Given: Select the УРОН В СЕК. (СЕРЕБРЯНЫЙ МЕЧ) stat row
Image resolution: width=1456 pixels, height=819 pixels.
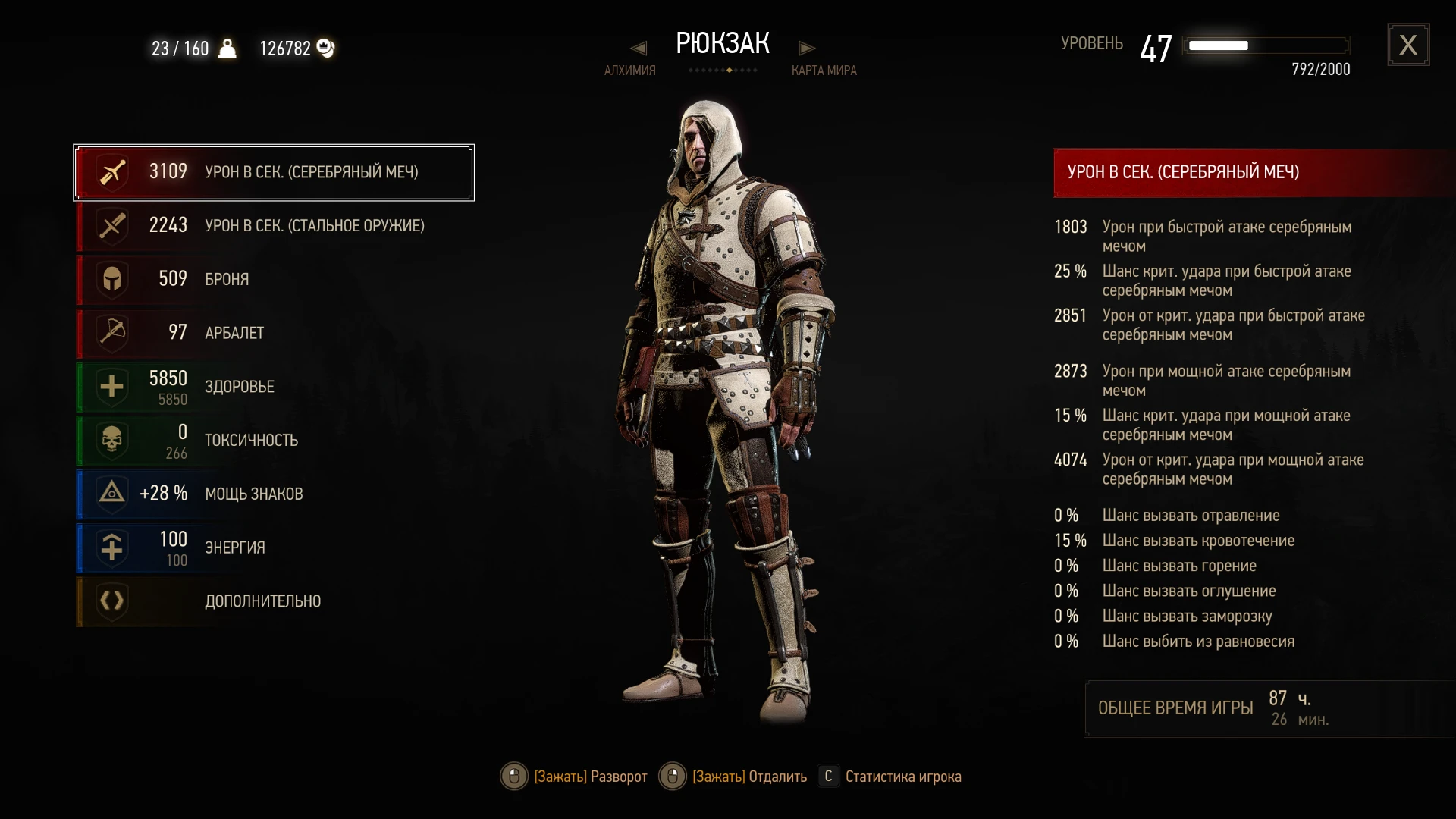Looking at the screenshot, I should click(x=273, y=171).
